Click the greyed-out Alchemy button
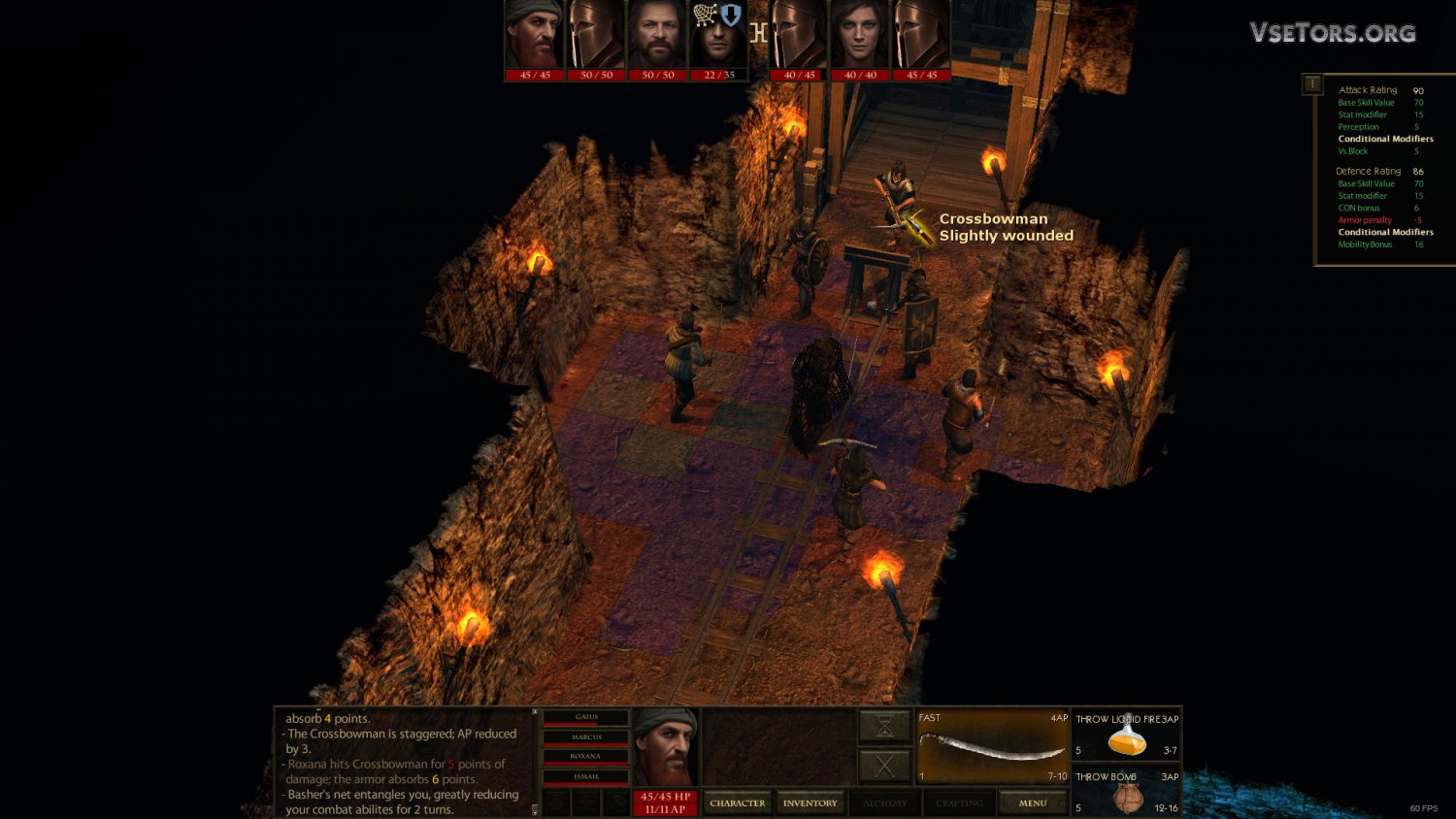The image size is (1456, 819). (x=884, y=803)
